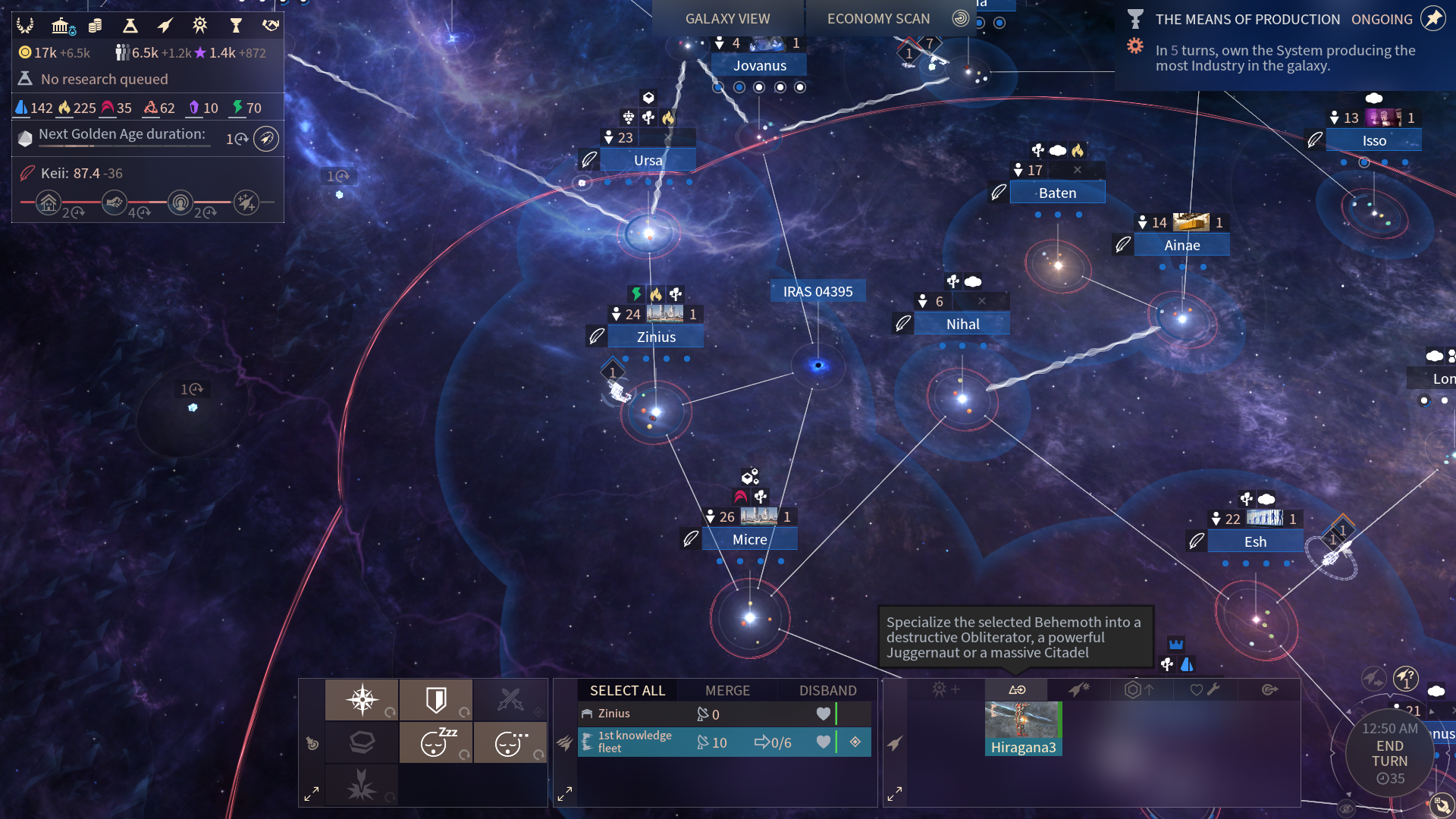The image size is (1456, 819).
Task: Open the Behemoth specialization tab
Action: (x=1016, y=690)
